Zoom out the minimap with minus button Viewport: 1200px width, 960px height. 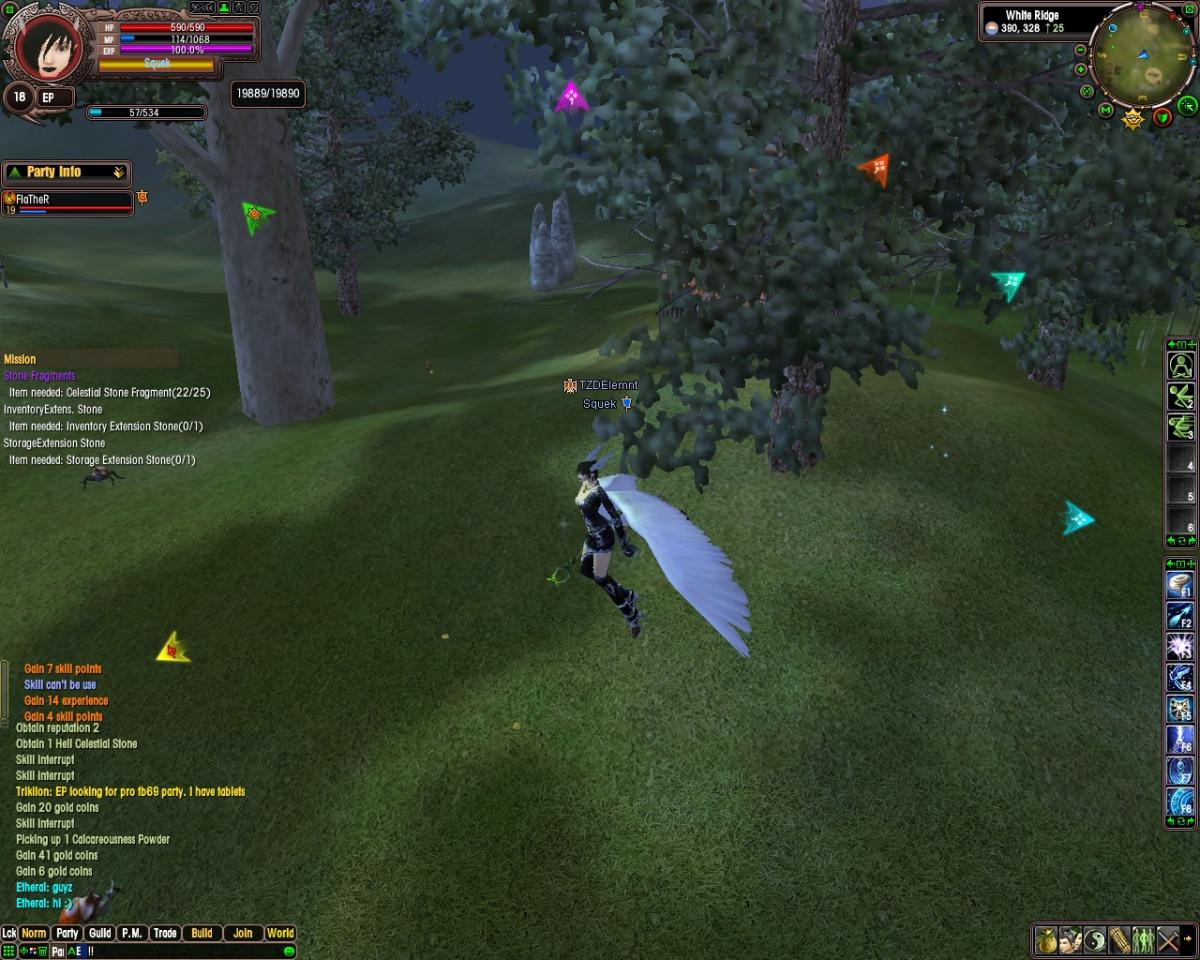[x=1081, y=50]
